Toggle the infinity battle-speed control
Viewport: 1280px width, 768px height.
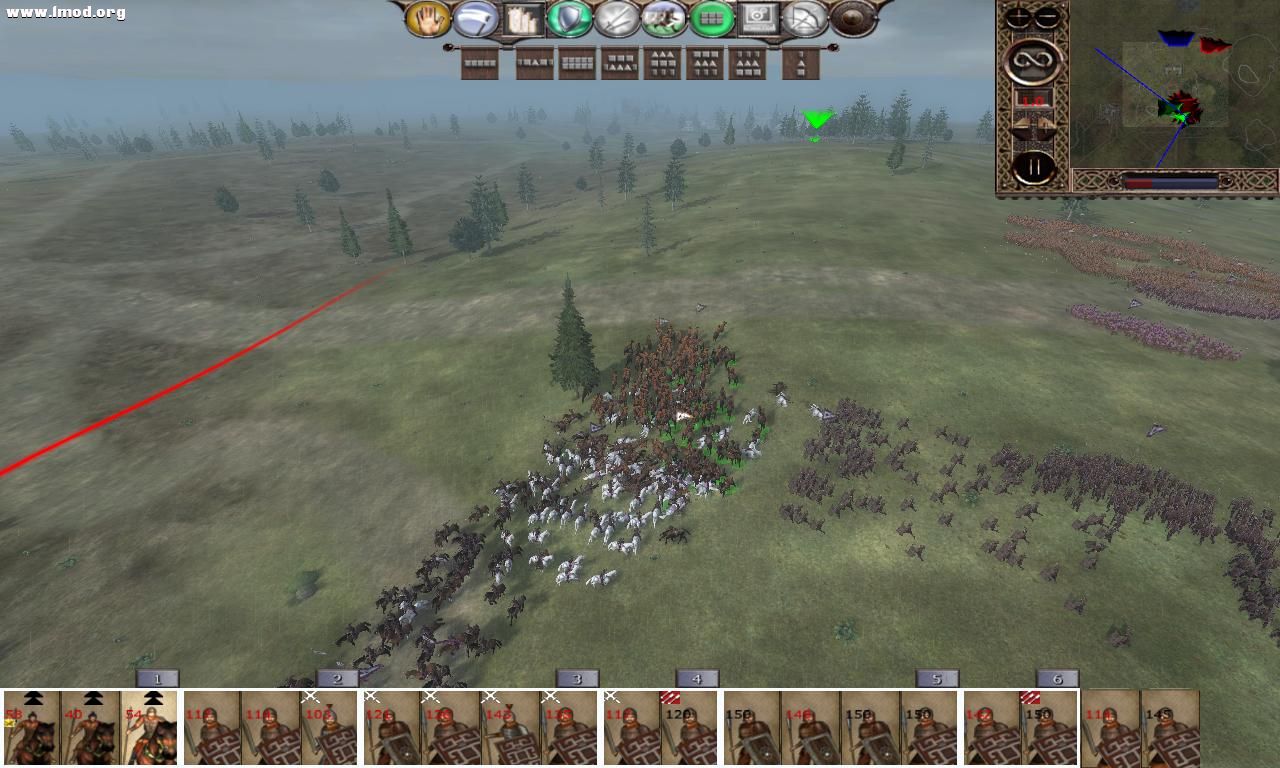[1034, 60]
